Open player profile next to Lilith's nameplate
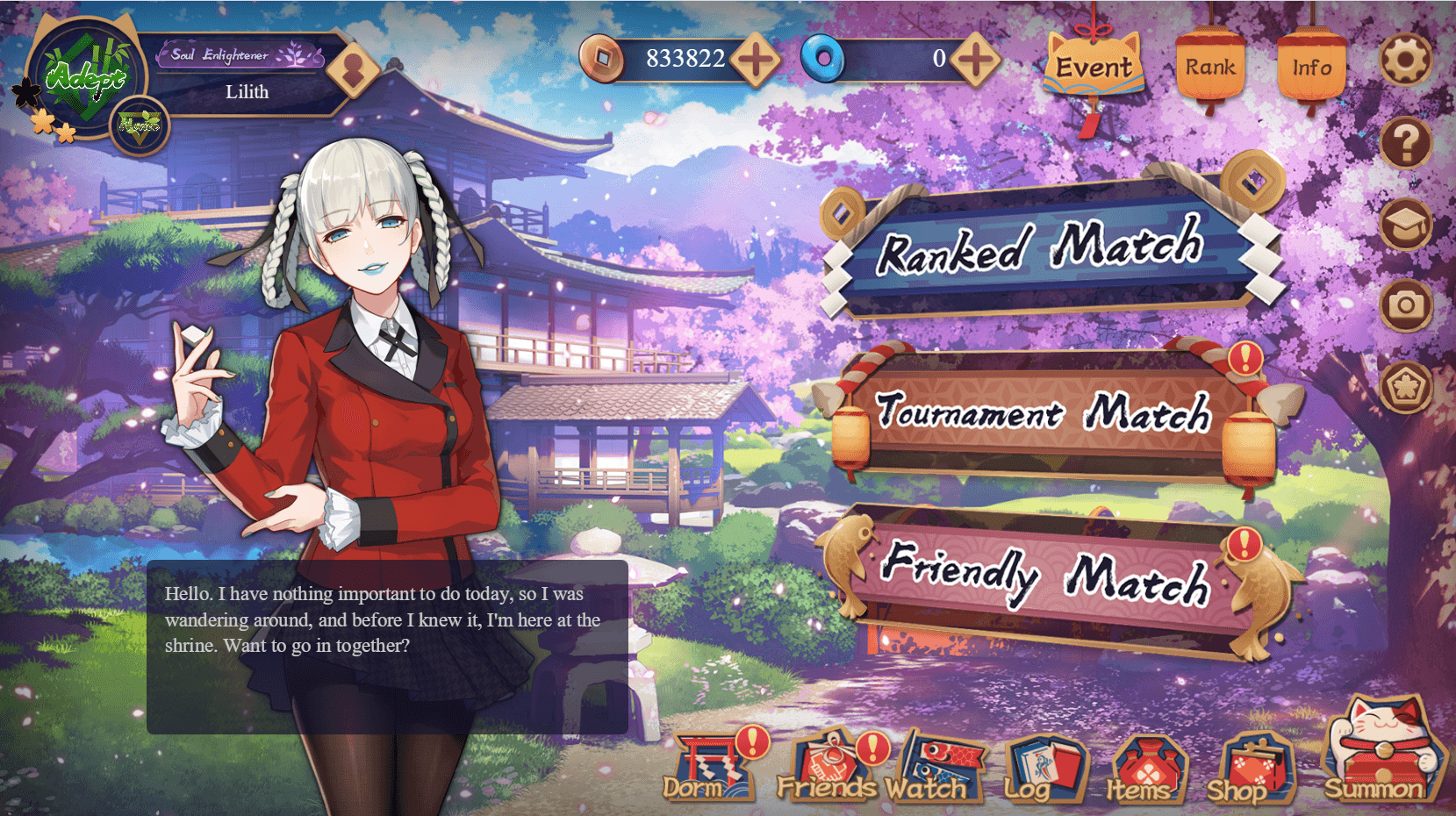Image resolution: width=1456 pixels, height=816 pixels. click(355, 68)
